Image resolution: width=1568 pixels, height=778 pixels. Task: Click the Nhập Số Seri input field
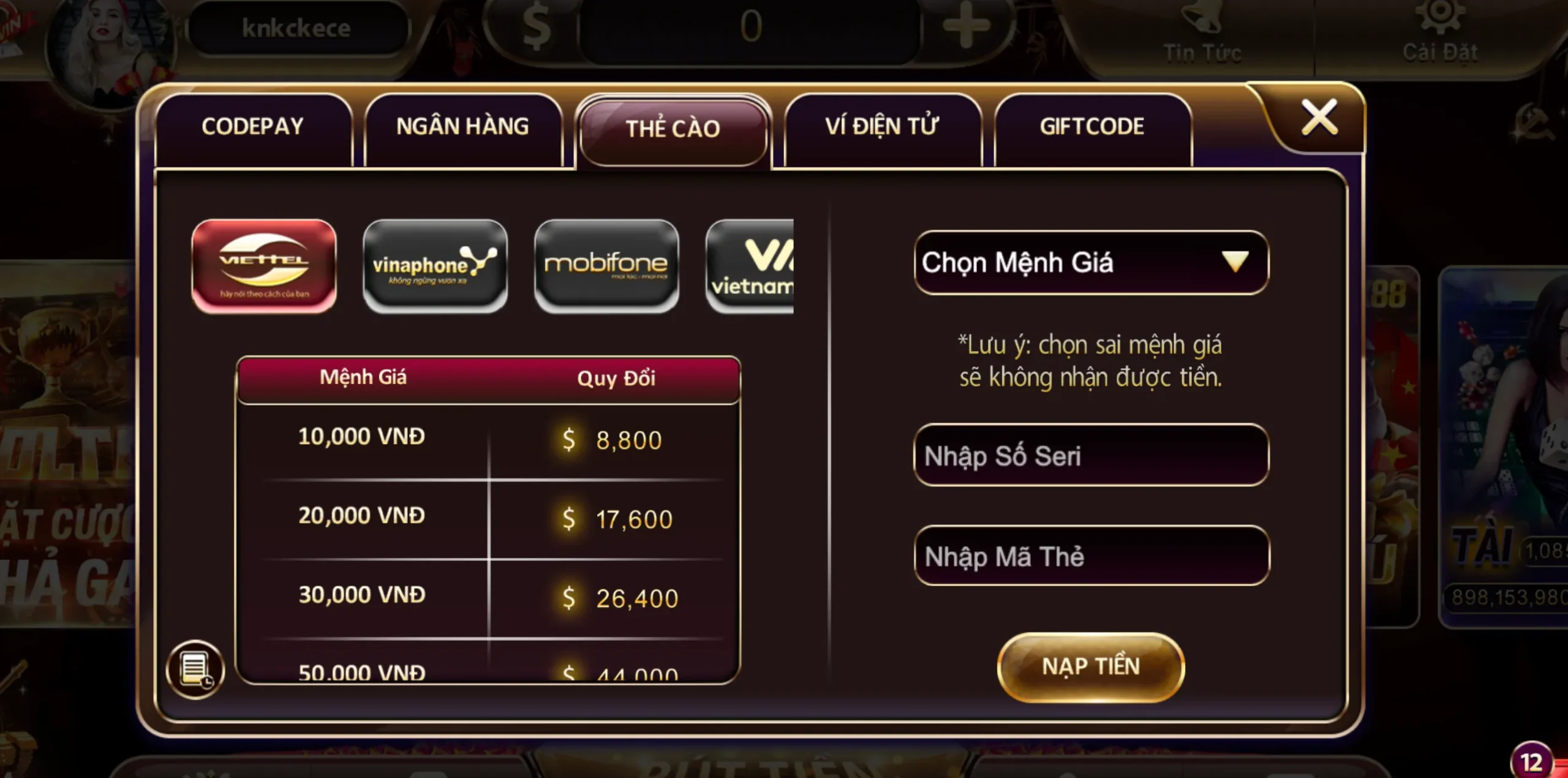(x=1090, y=456)
